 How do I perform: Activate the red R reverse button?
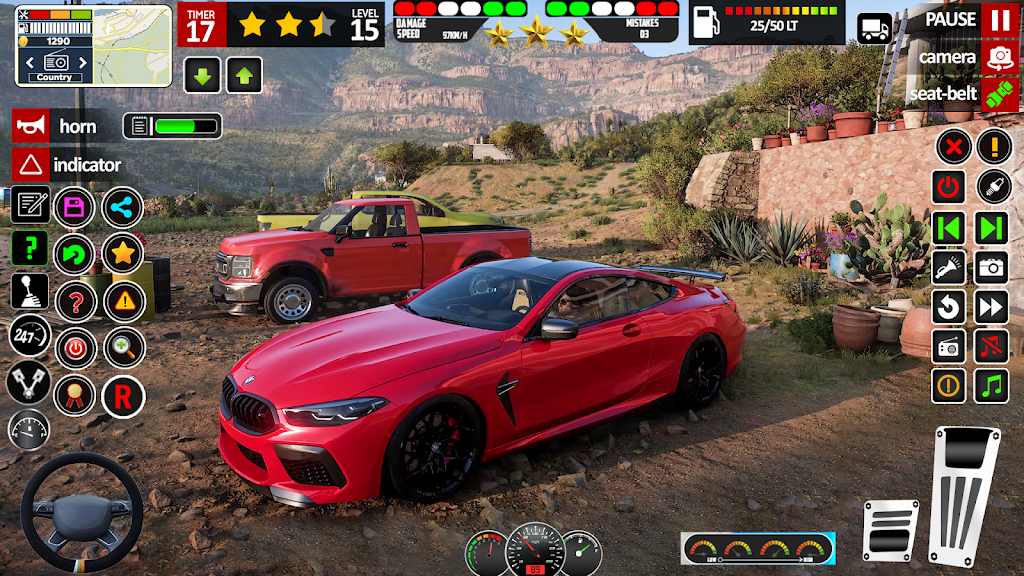click(123, 396)
